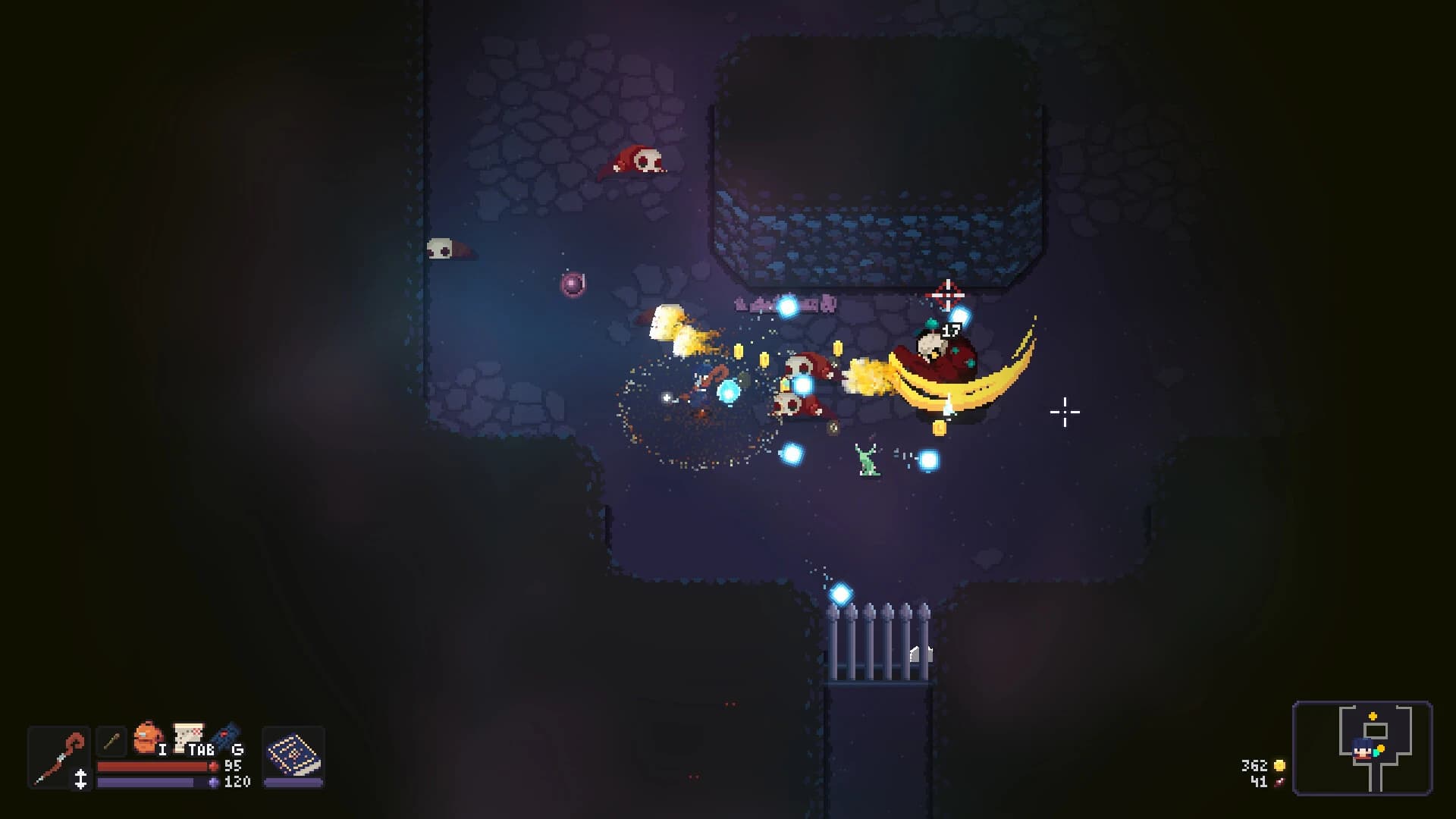The width and height of the screenshot is (1456, 819).
Task: Click the damage number 17 above the enemy
Action: coord(950,329)
